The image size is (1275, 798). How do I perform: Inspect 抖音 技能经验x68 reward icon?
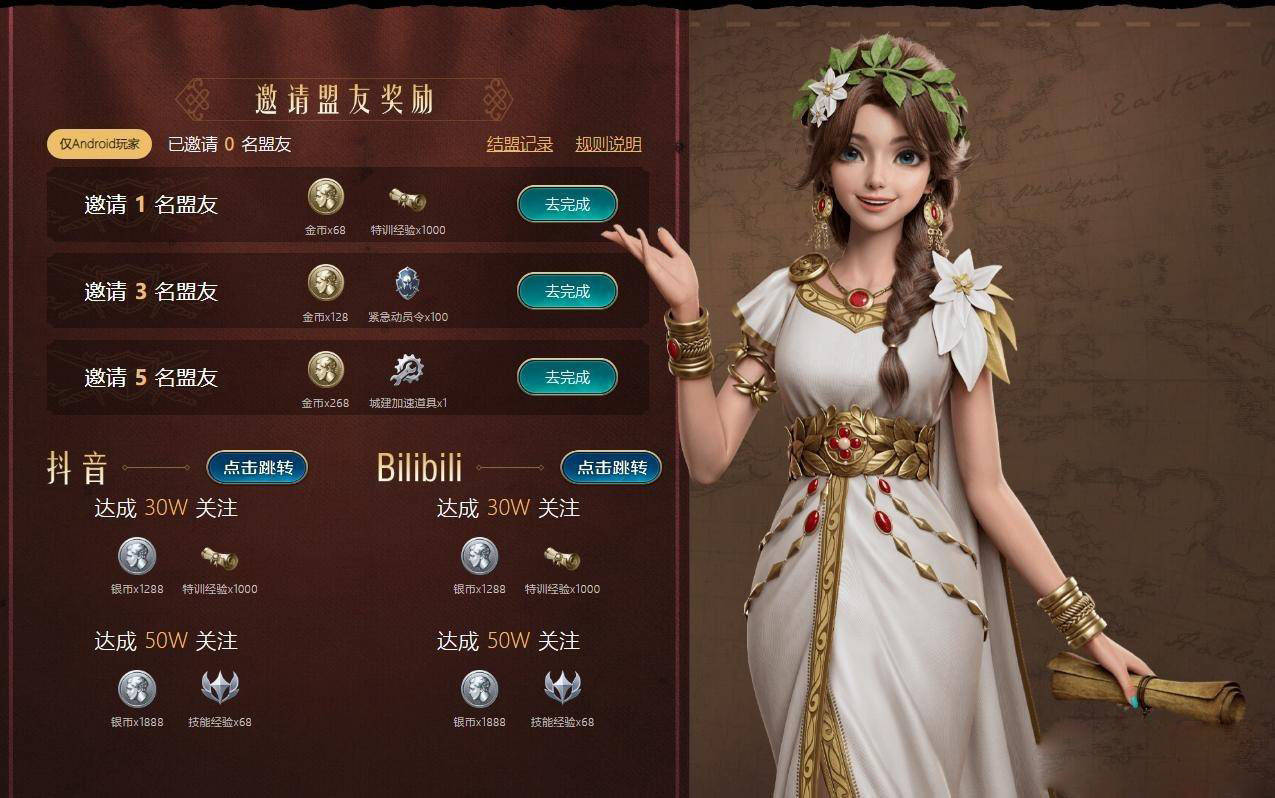[x=220, y=688]
